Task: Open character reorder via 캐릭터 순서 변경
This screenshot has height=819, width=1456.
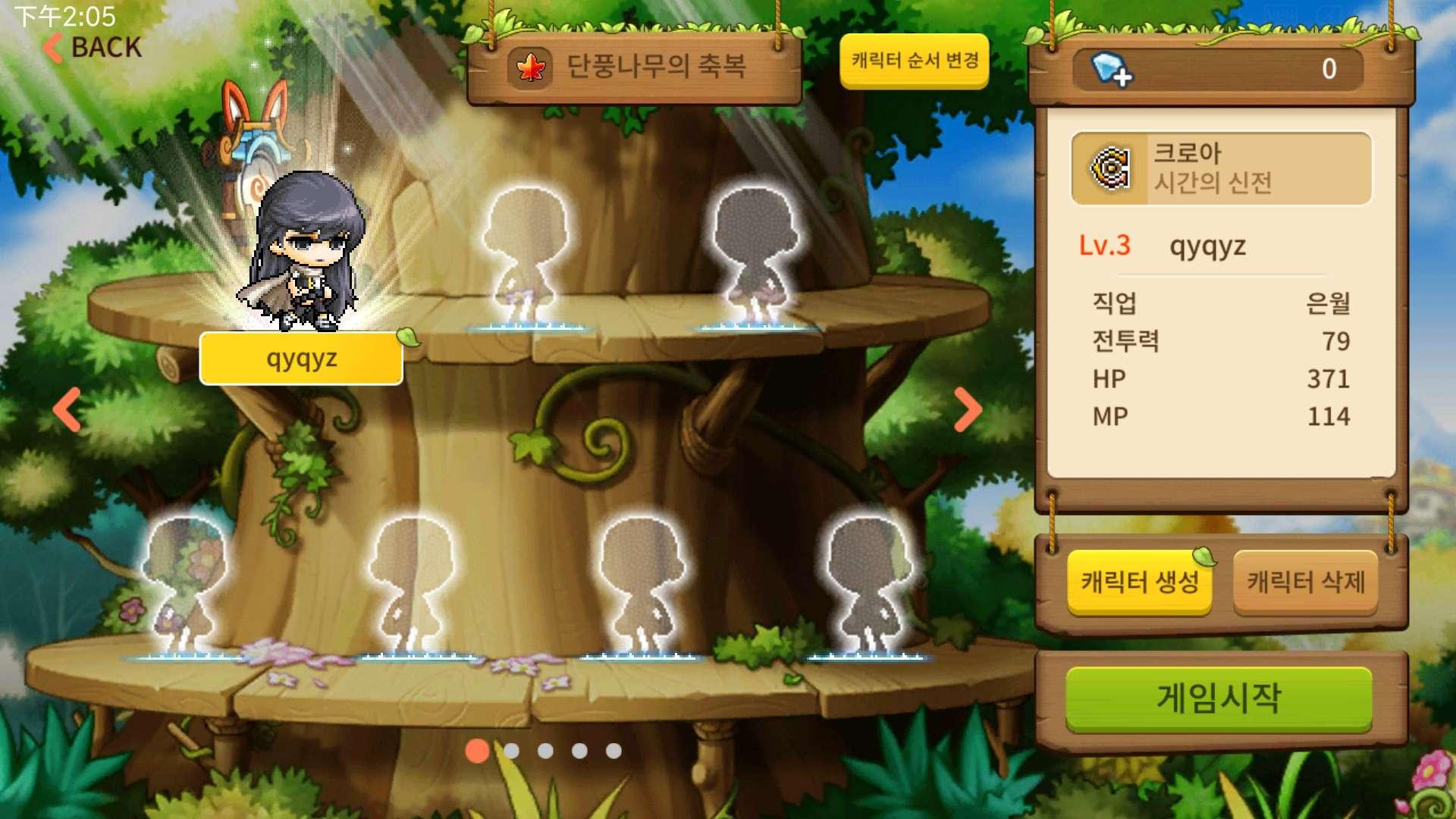Action: point(913,64)
